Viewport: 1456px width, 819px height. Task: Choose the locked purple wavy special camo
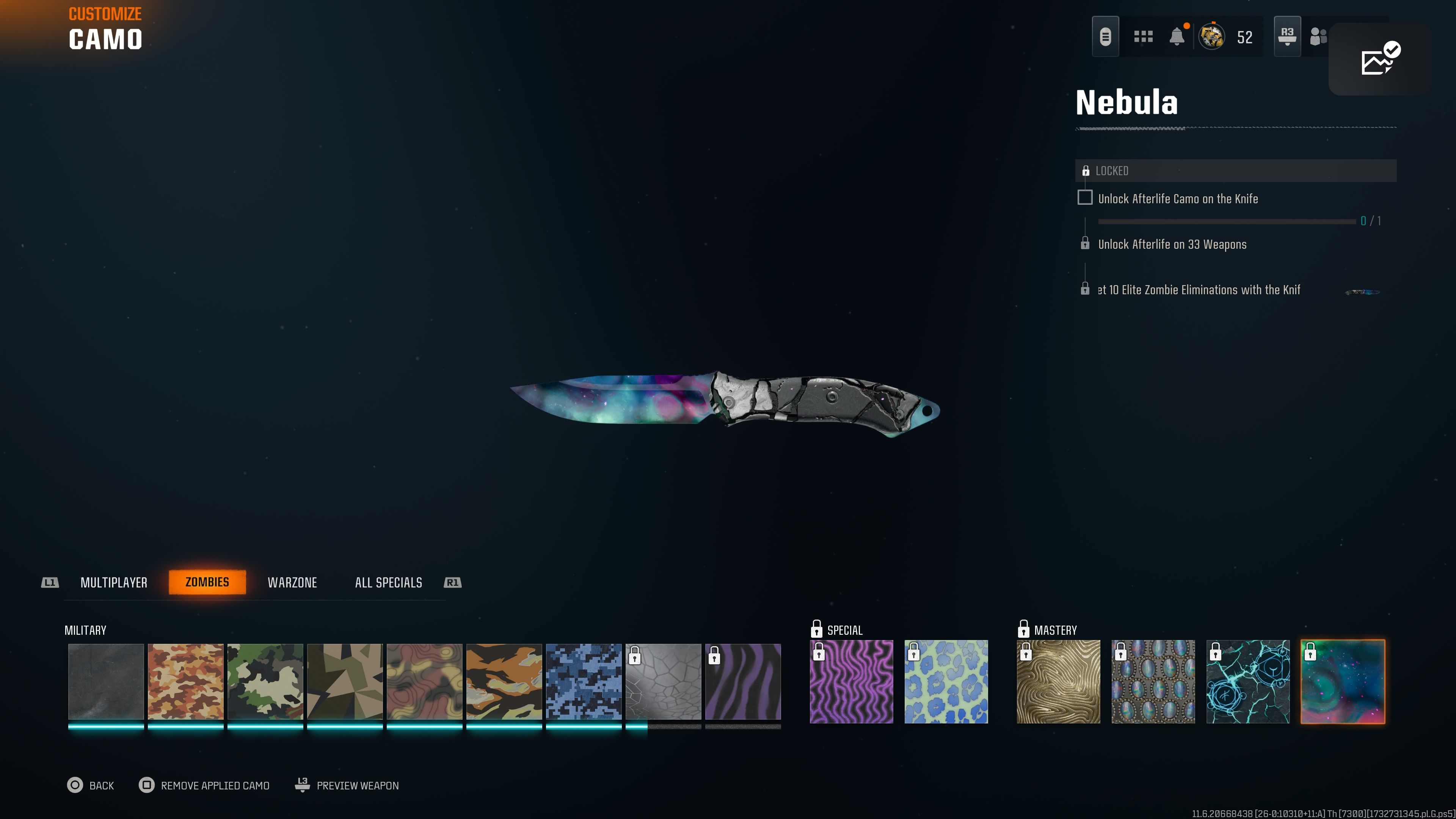pyautogui.click(x=851, y=681)
